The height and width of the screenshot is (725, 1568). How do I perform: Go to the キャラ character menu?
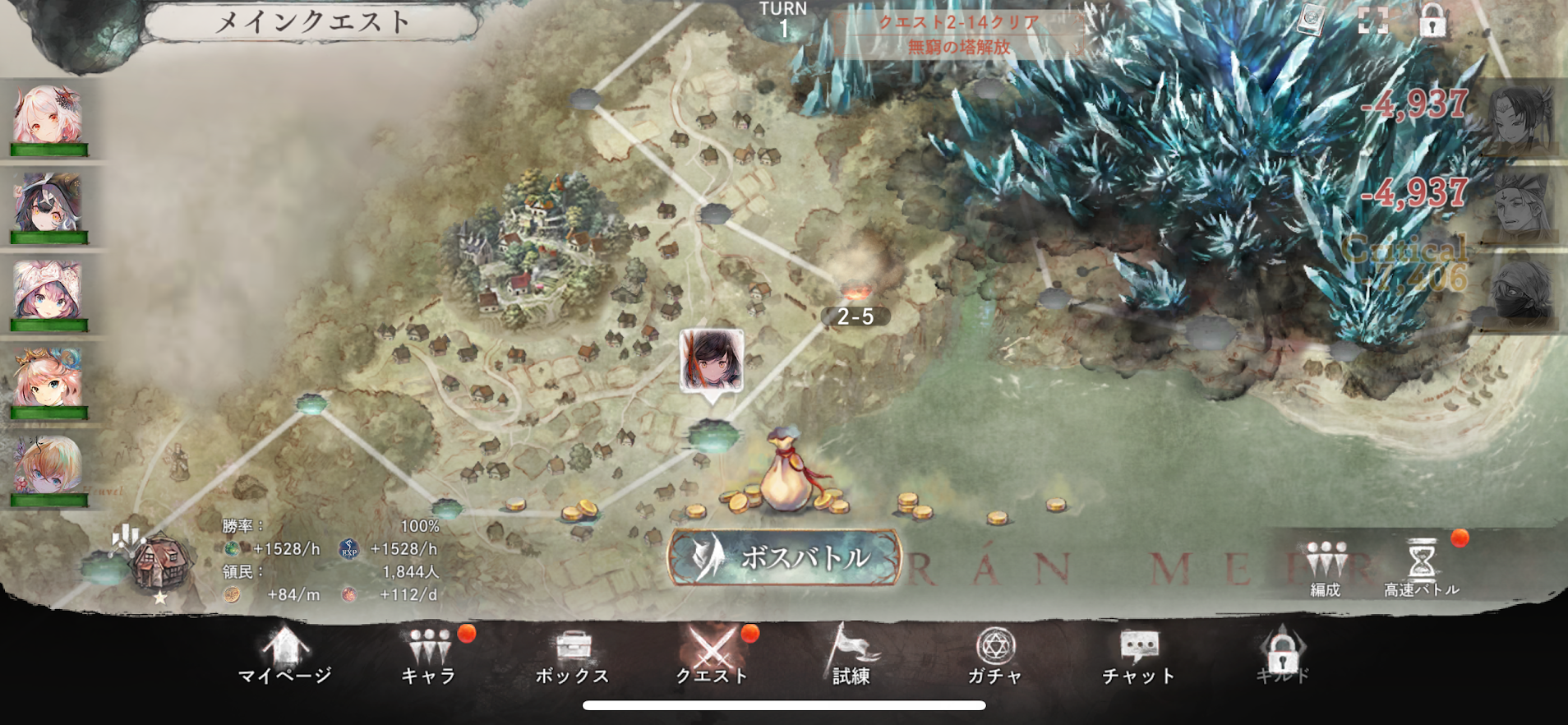[x=428, y=656]
